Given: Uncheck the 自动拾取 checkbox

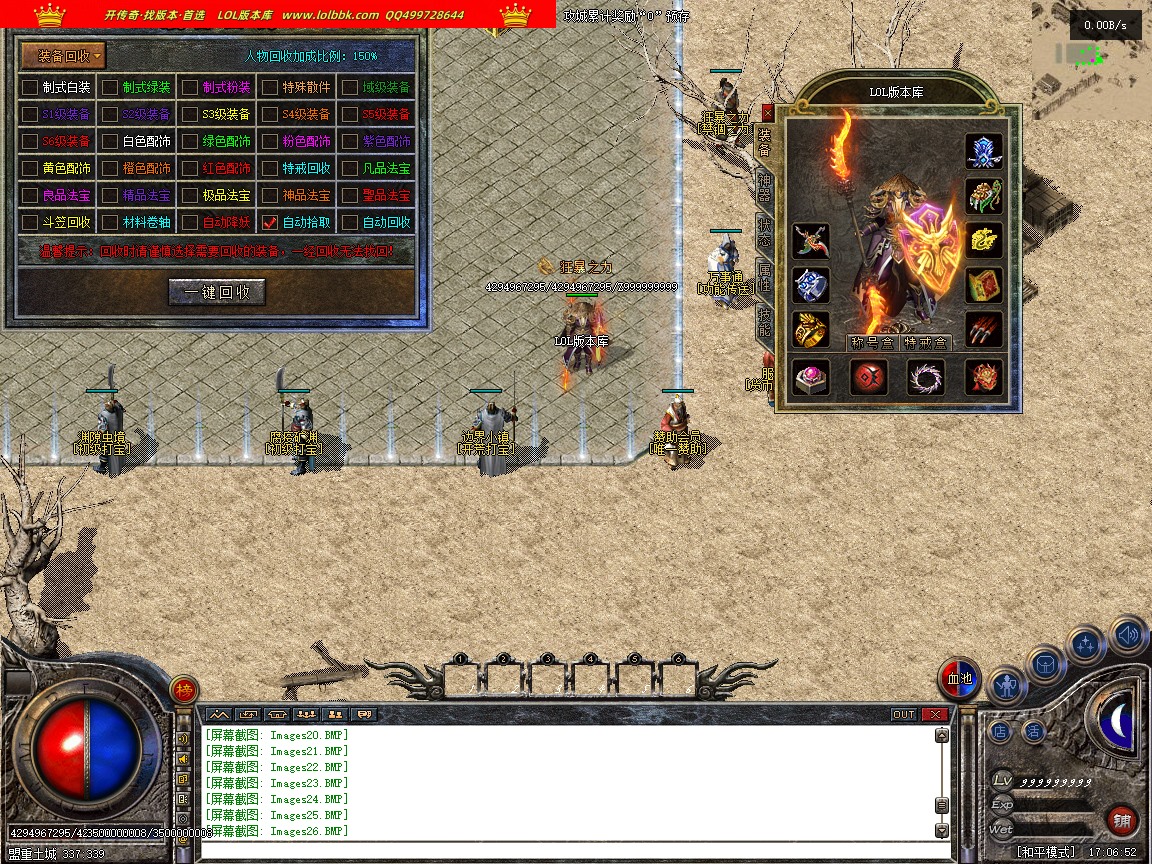Looking at the screenshot, I should click(269, 222).
